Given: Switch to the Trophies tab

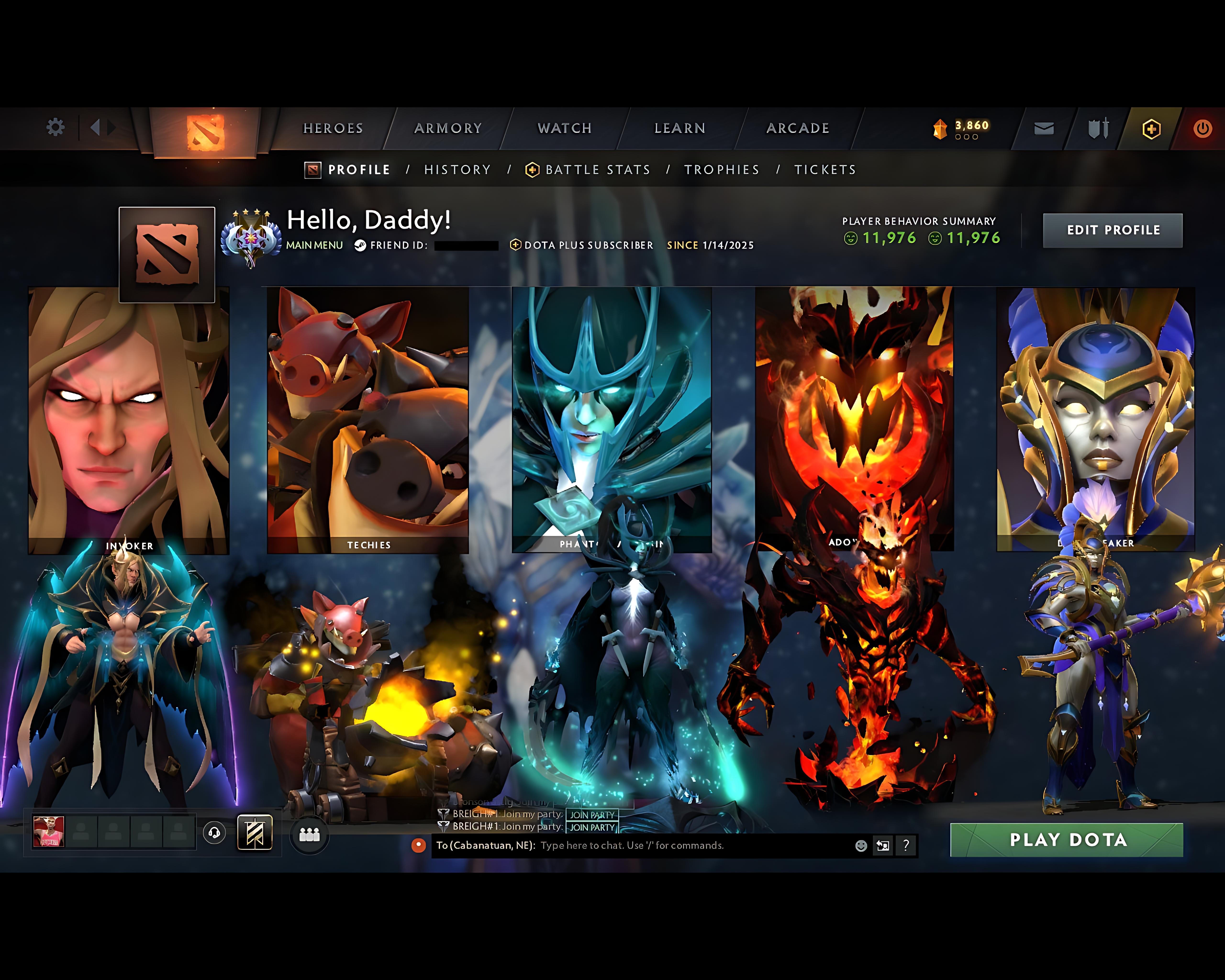Looking at the screenshot, I should [x=722, y=169].
